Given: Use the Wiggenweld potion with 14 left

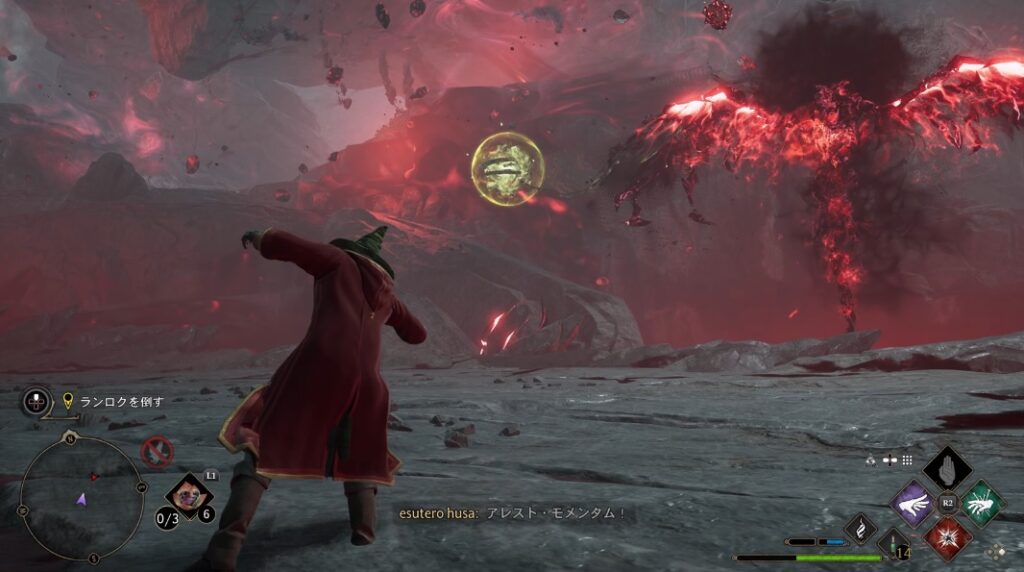Looking at the screenshot, I should point(894,545).
